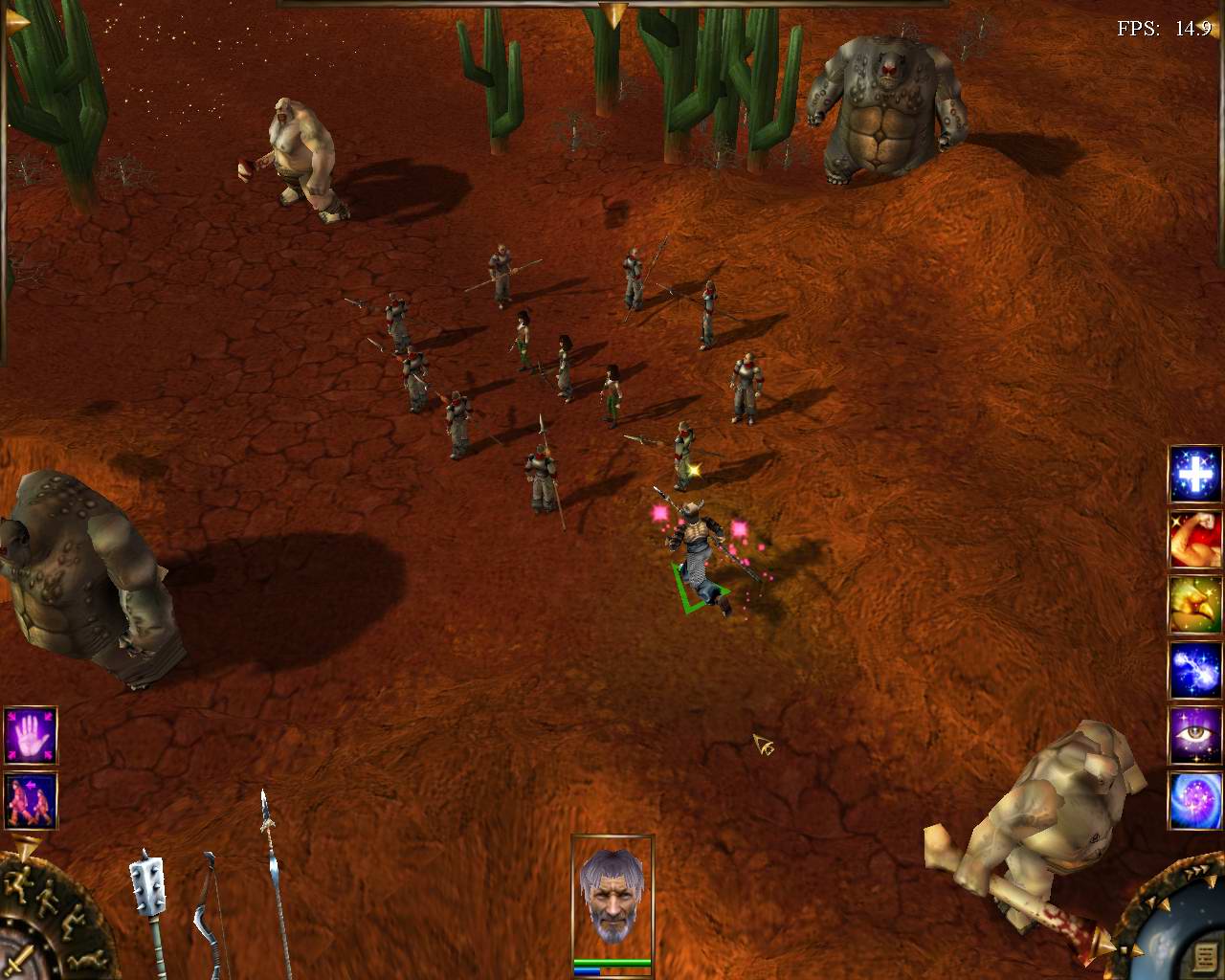Image resolution: width=1225 pixels, height=980 pixels.
Task: Activate the two walking soldiers follow command
Action: point(31,801)
